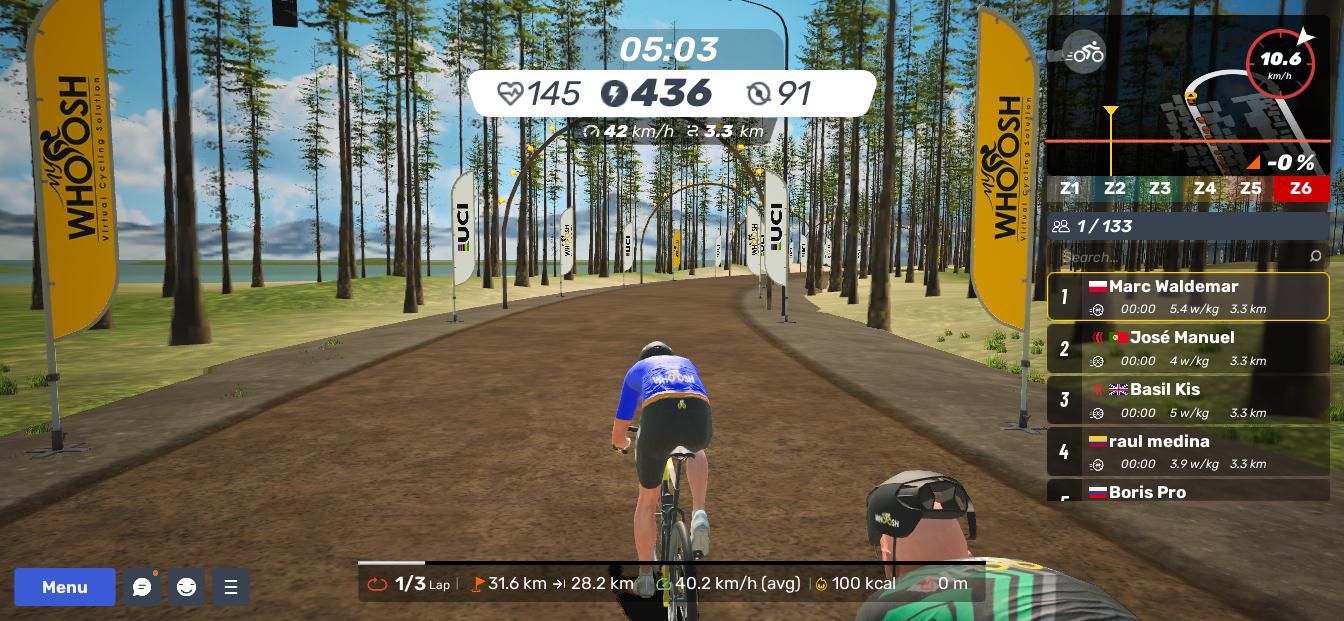
Task: Choose Basil Kis rider row
Action: click(1188, 400)
